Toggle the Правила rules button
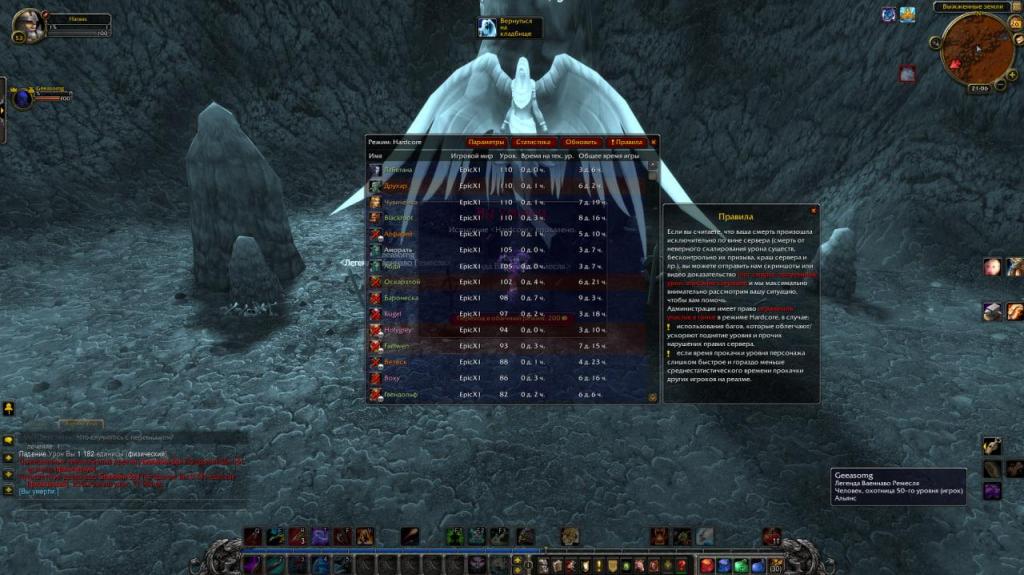Screen dimensions: 1024x575 (x=627, y=142)
